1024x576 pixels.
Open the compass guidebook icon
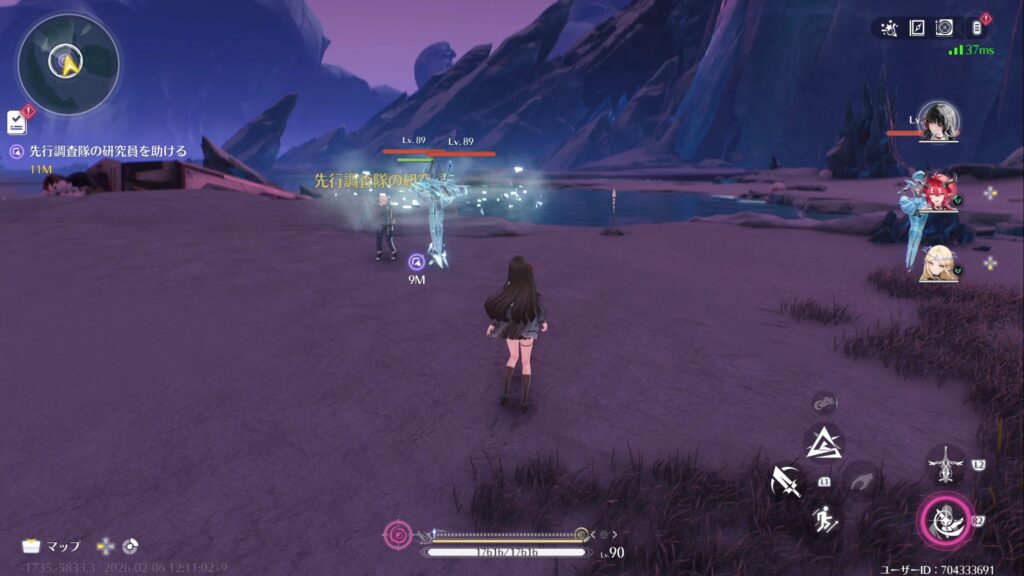click(x=916, y=28)
